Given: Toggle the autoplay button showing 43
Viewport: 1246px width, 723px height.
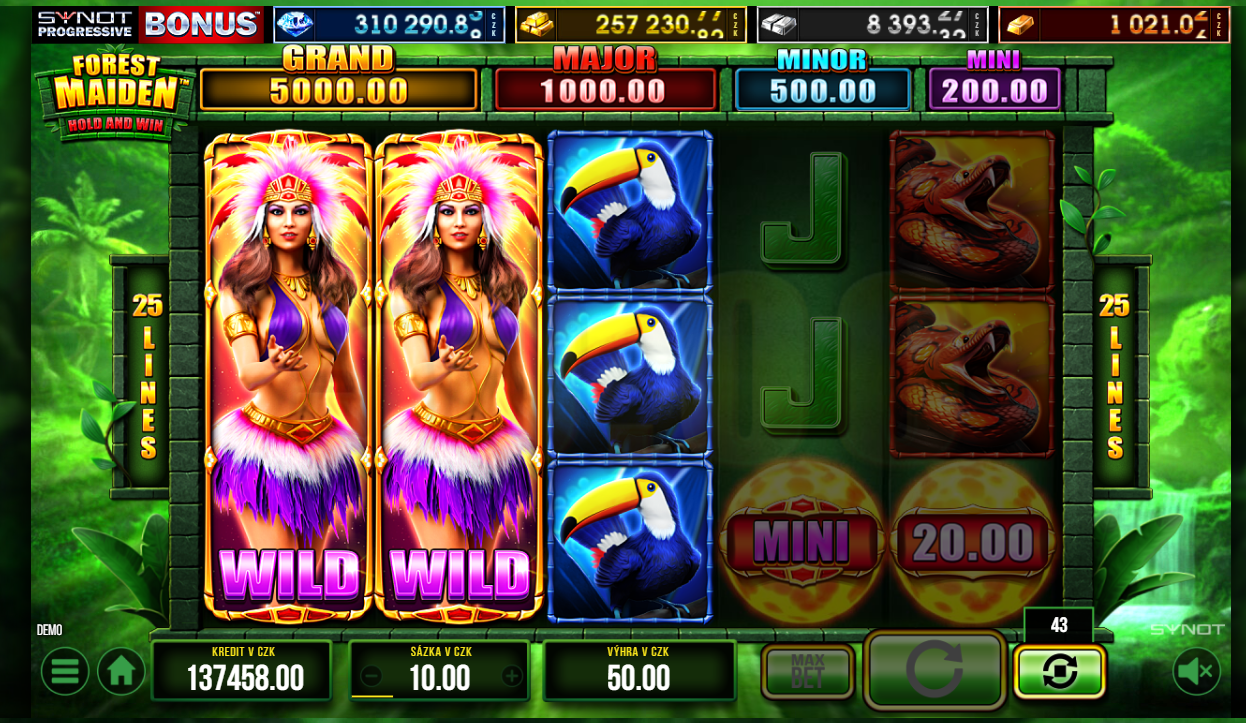Looking at the screenshot, I should (x=1059, y=671).
